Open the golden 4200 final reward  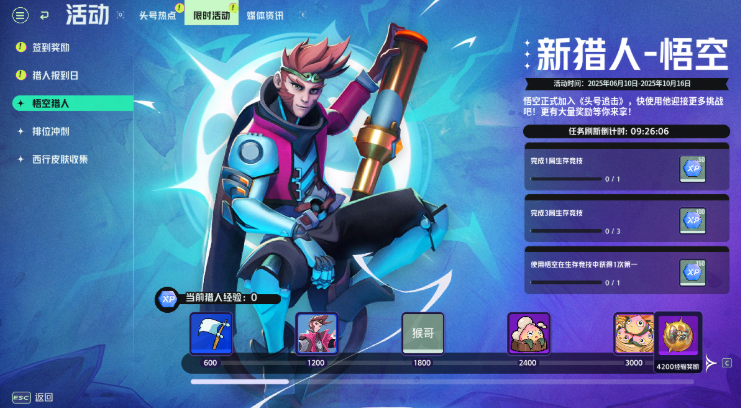(x=679, y=337)
